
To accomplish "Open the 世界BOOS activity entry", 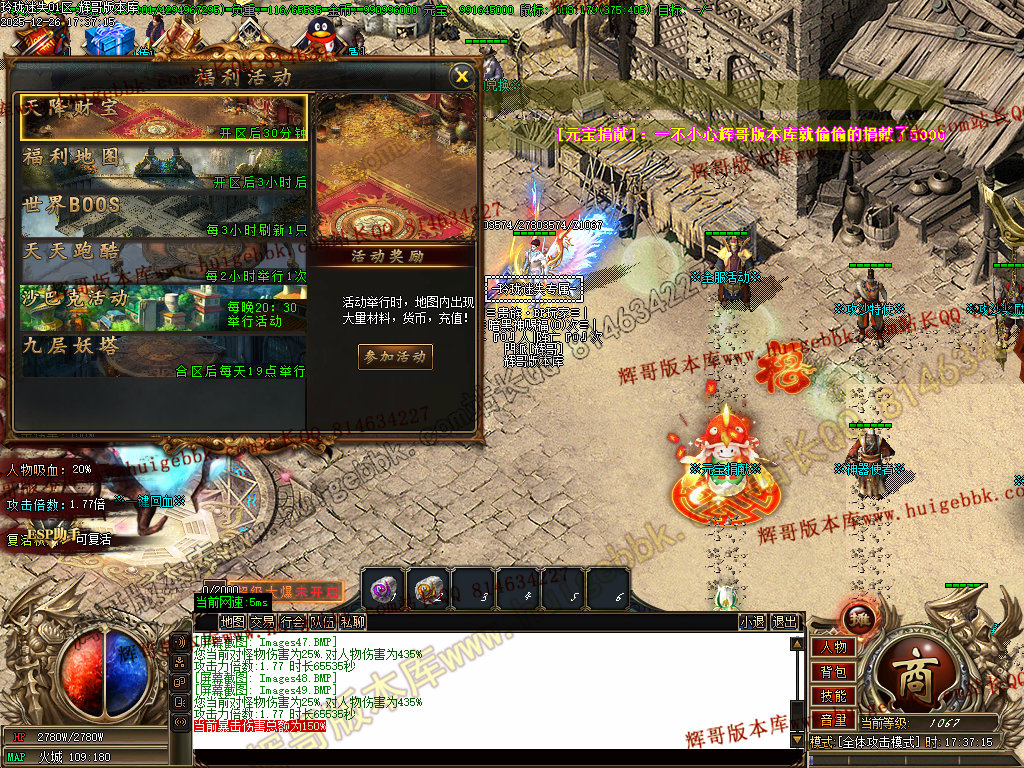I will pos(164,214).
